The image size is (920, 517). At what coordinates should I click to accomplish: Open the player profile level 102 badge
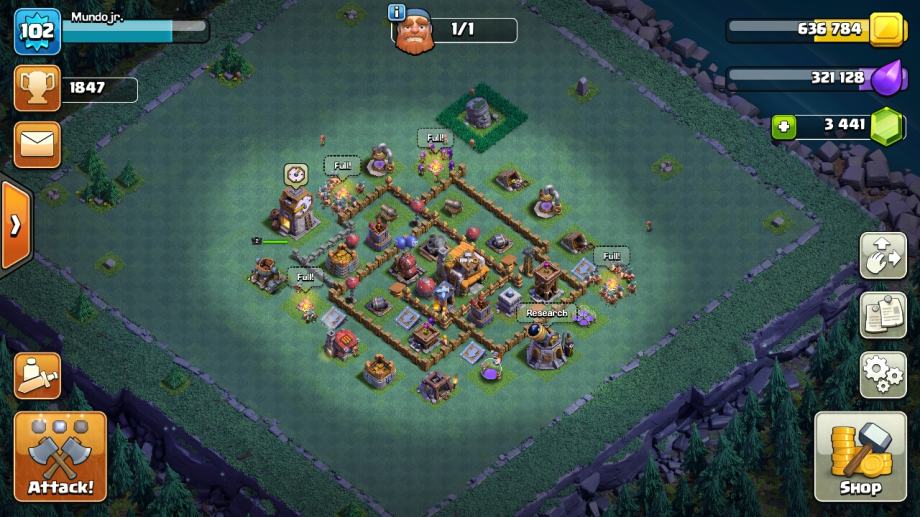pos(36,30)
